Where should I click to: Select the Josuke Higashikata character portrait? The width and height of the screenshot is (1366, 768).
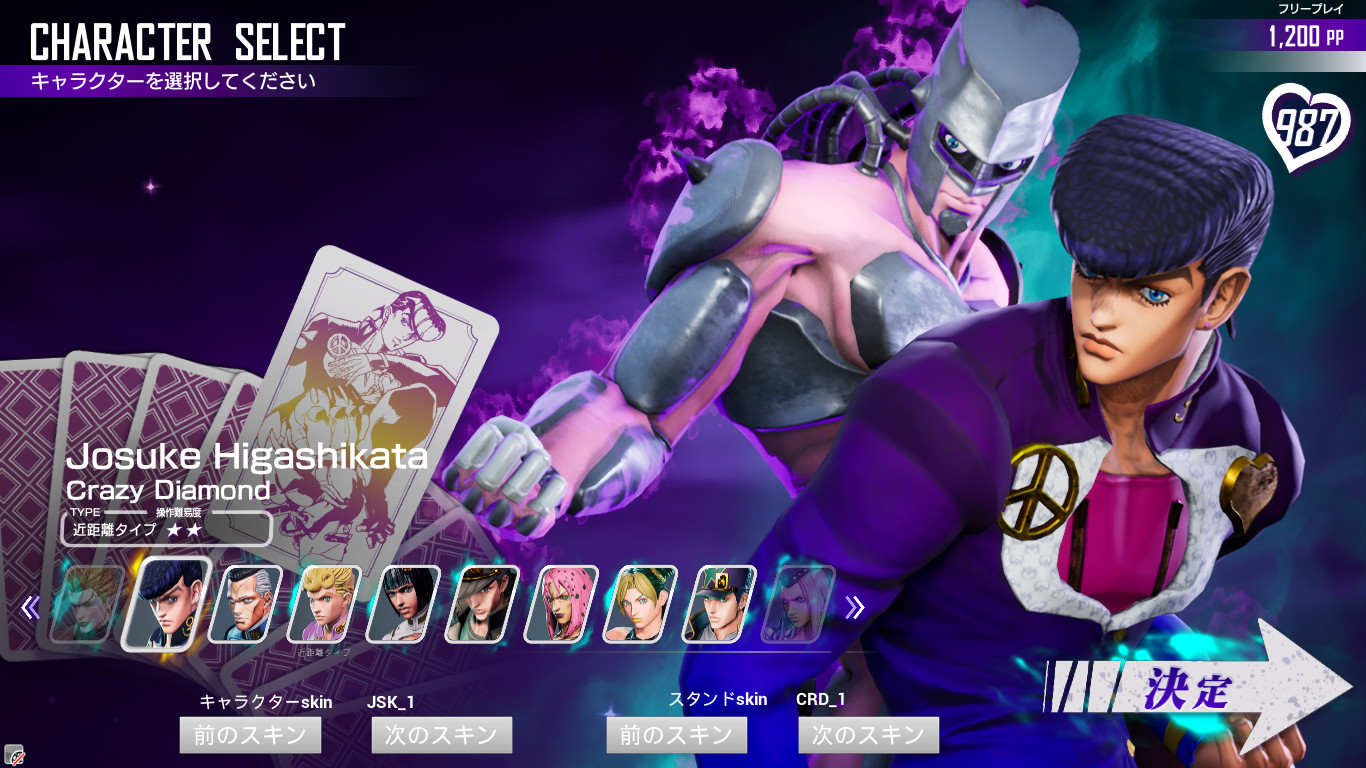[163, 612]
